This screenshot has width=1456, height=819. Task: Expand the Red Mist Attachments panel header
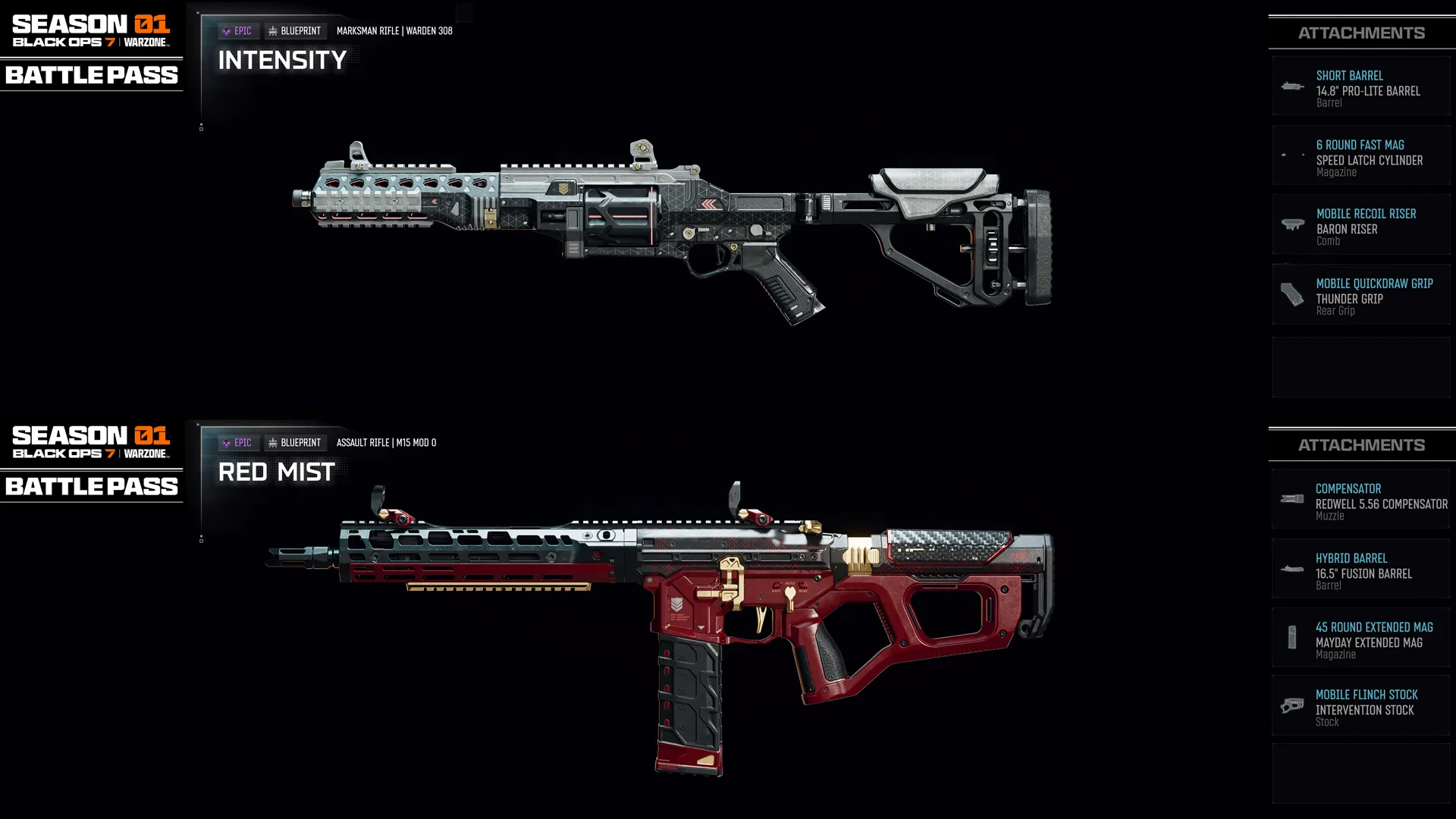click(1361, 444)
